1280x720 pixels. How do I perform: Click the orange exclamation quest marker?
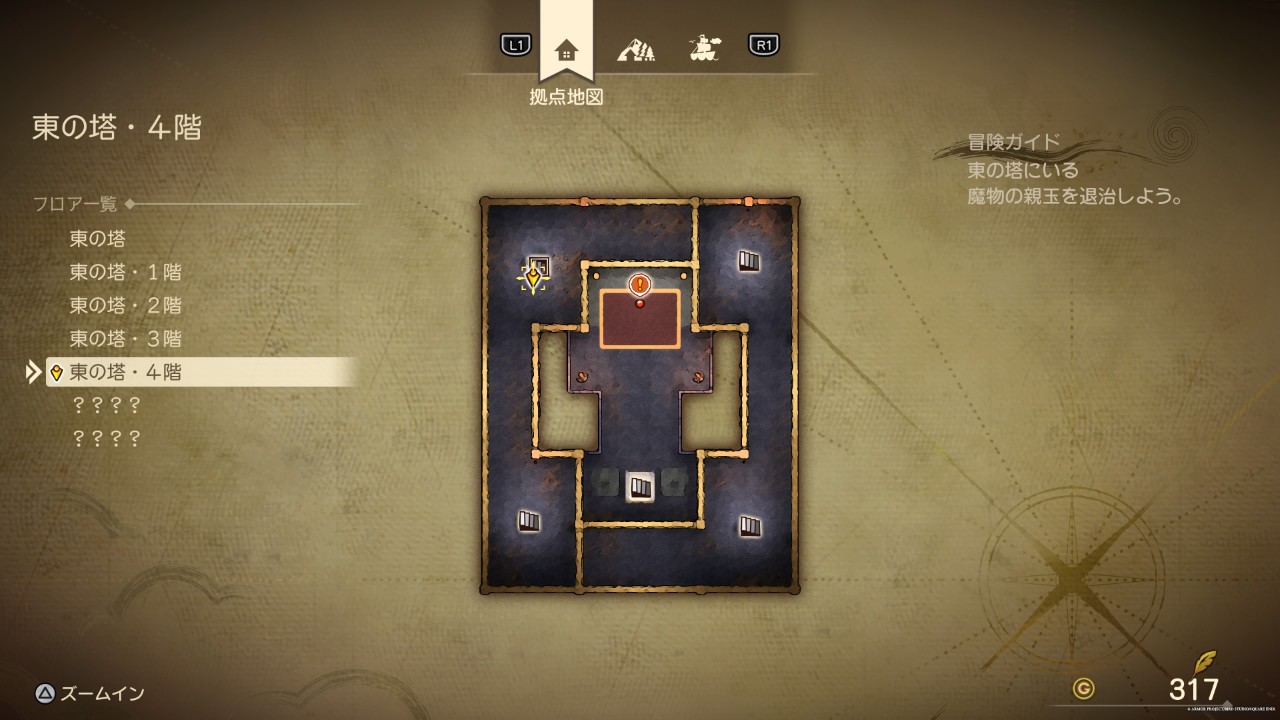[640, 285]
